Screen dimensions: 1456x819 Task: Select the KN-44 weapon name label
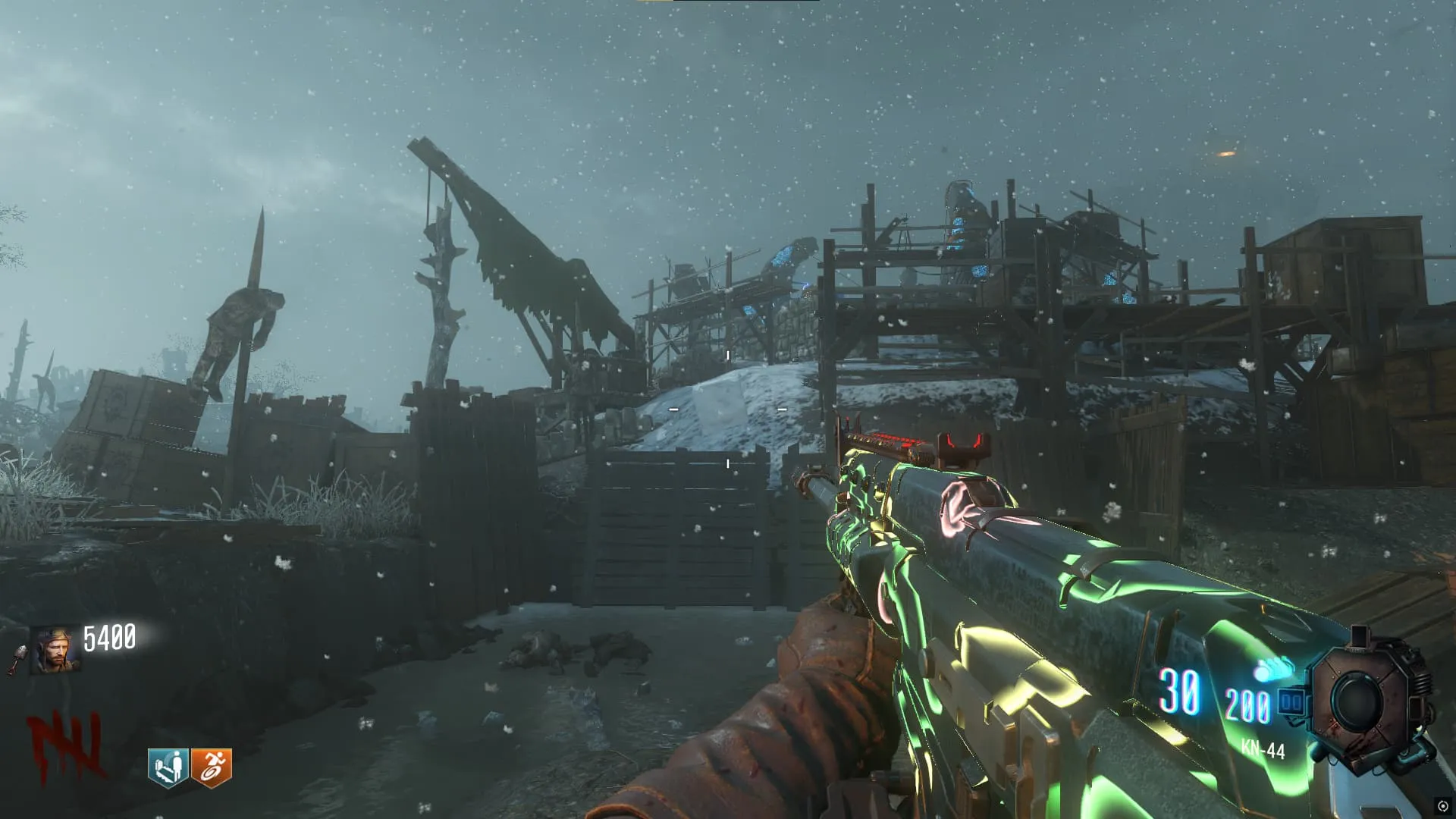pyautogui.click(x=1263, y=750)
